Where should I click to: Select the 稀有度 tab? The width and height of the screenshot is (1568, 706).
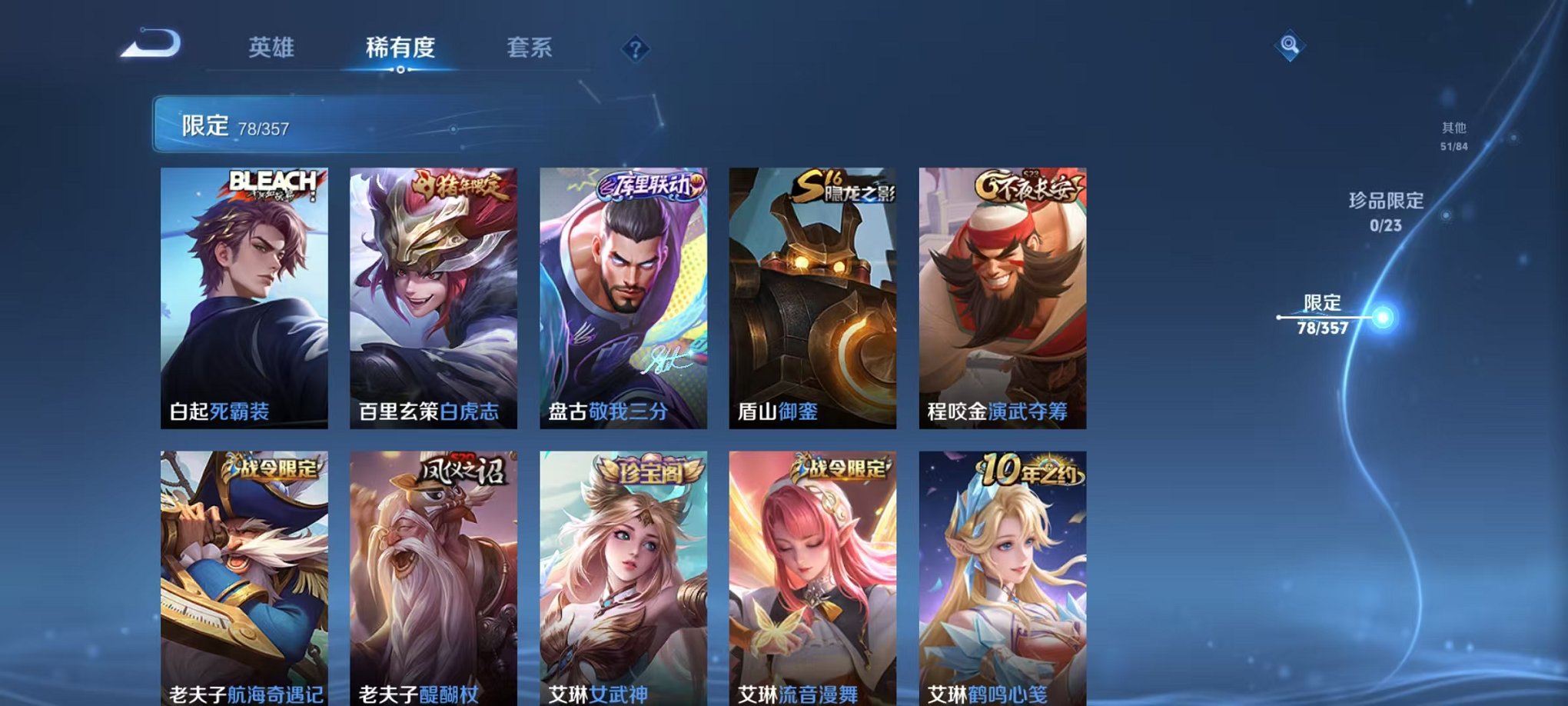click(x=400, y=46)
